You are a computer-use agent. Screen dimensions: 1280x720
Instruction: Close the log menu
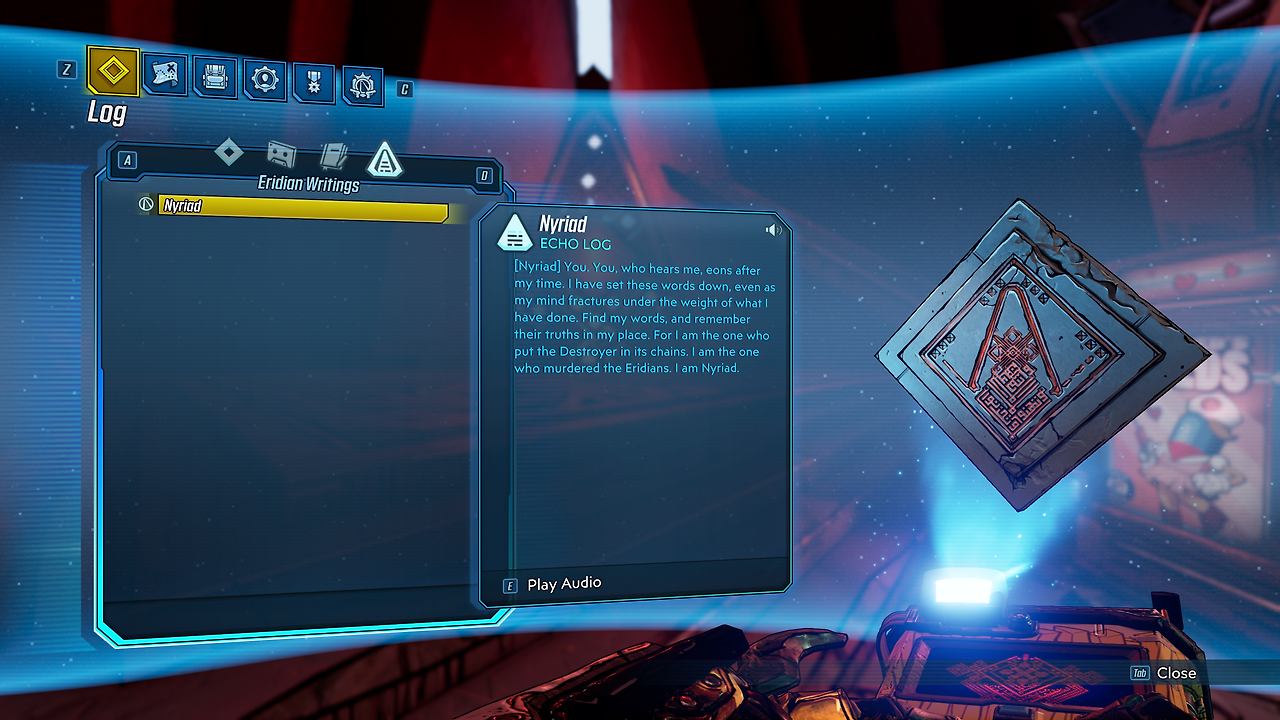pyautogui.click(x=1176, y=673)
